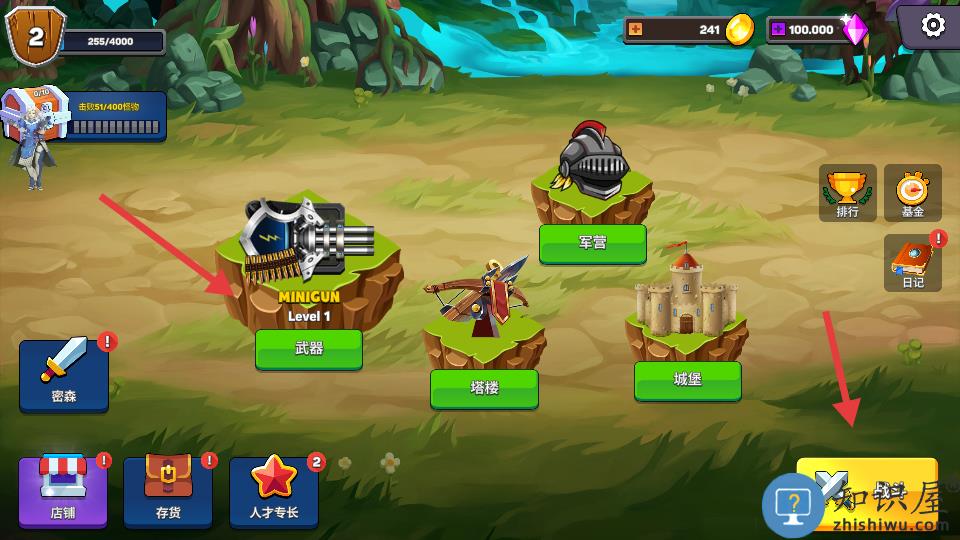Viewport: 960px width, 540px height.
Task: Add more gold coins with plus button
Action: [637, 29]
